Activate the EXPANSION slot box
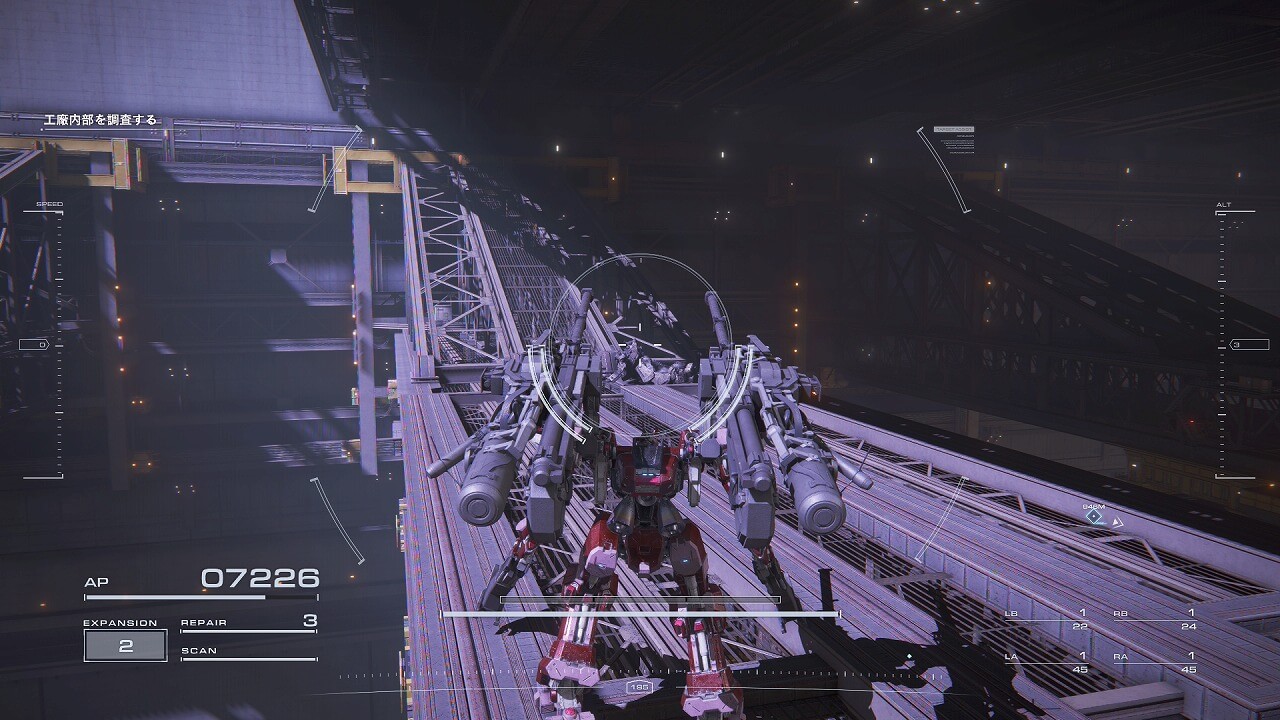The width and height of the screenshot is (1280, 720). point(125,646)
